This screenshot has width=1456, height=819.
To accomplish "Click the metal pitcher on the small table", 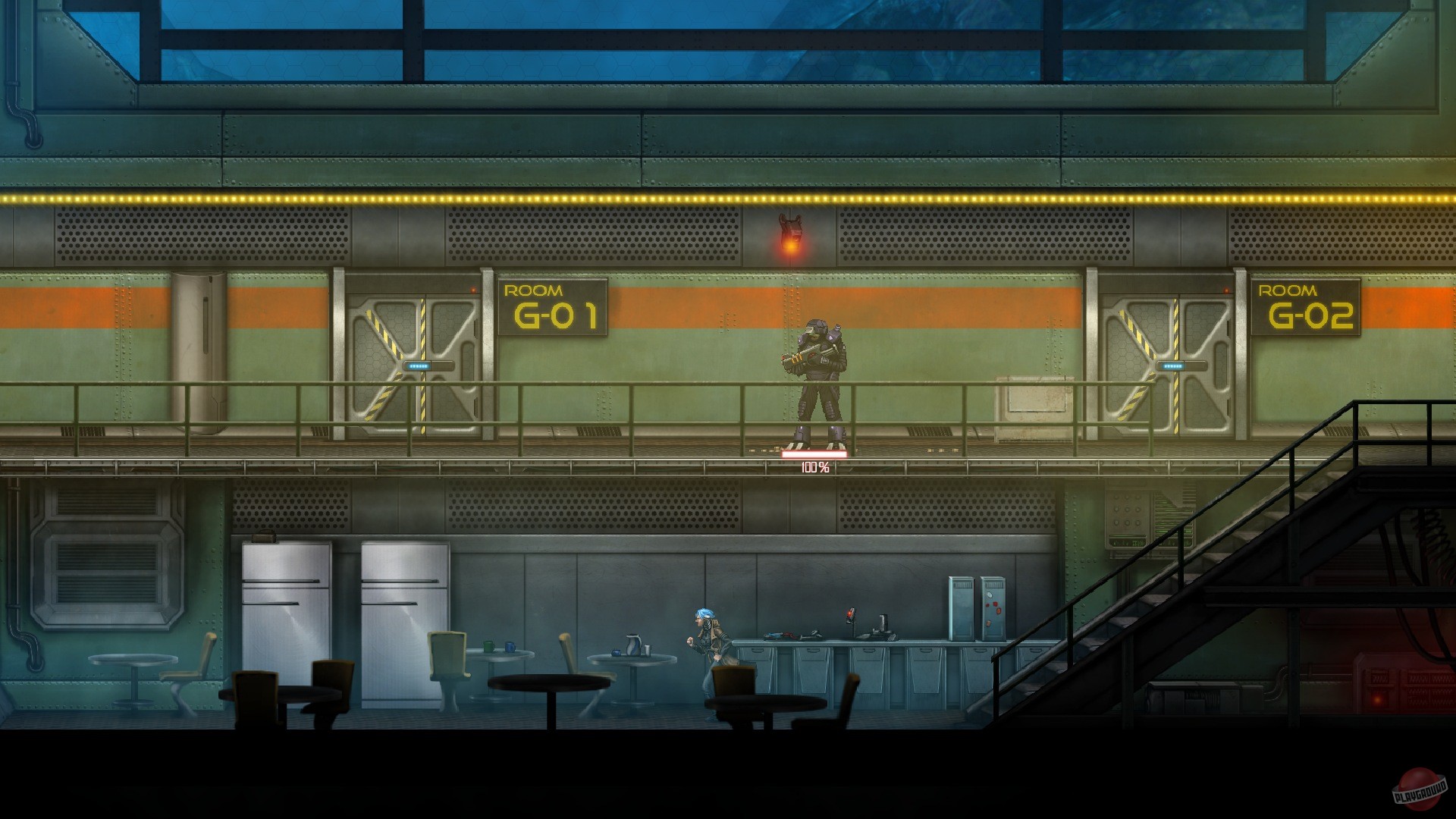I will 634,645.
